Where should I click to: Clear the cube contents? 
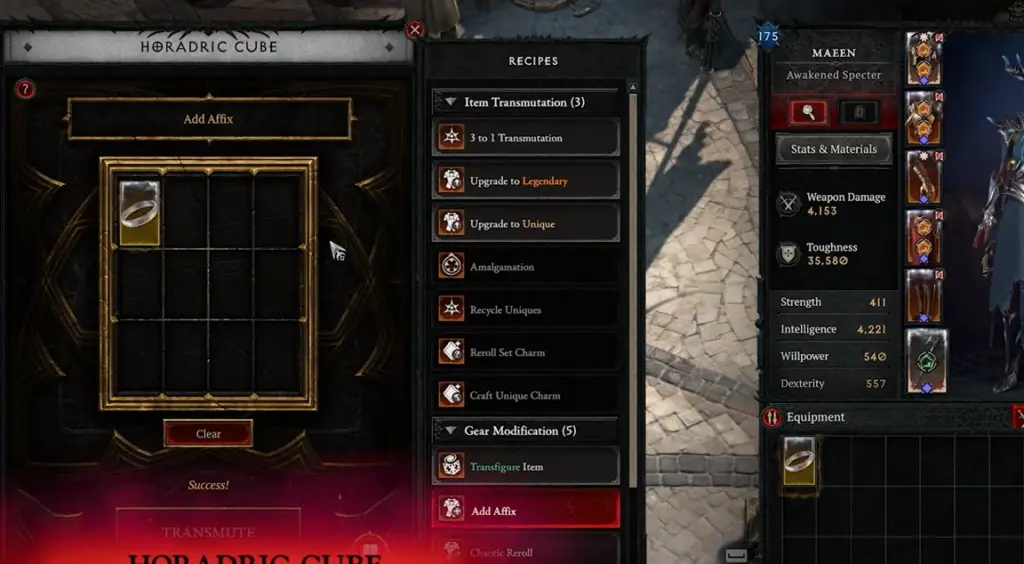point(208,434)
